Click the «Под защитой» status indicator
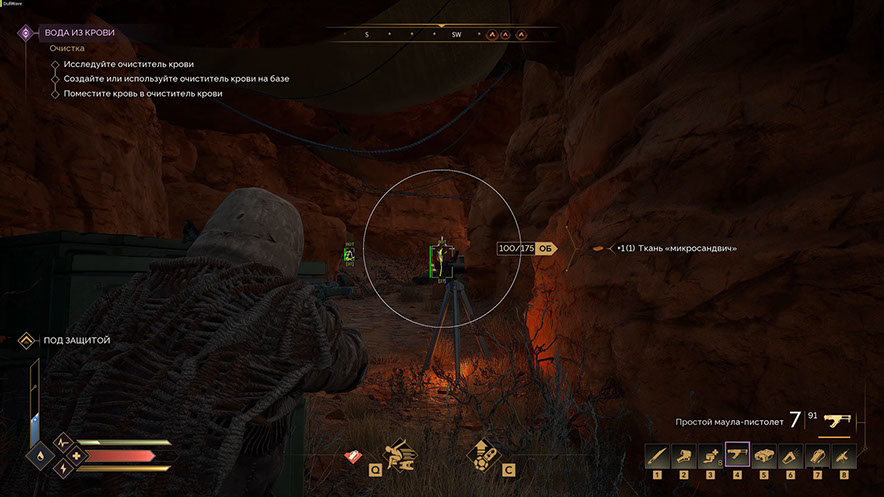The width and height of the screenshot is (884, 497). pos(76,341)
